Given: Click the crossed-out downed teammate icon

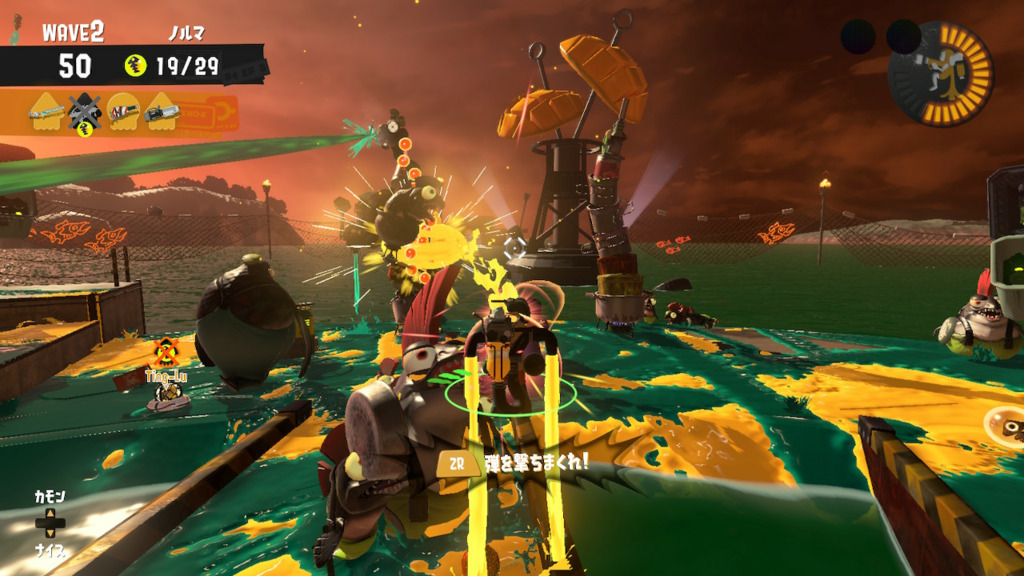Looking at the screenshot, I should point(85,114).
